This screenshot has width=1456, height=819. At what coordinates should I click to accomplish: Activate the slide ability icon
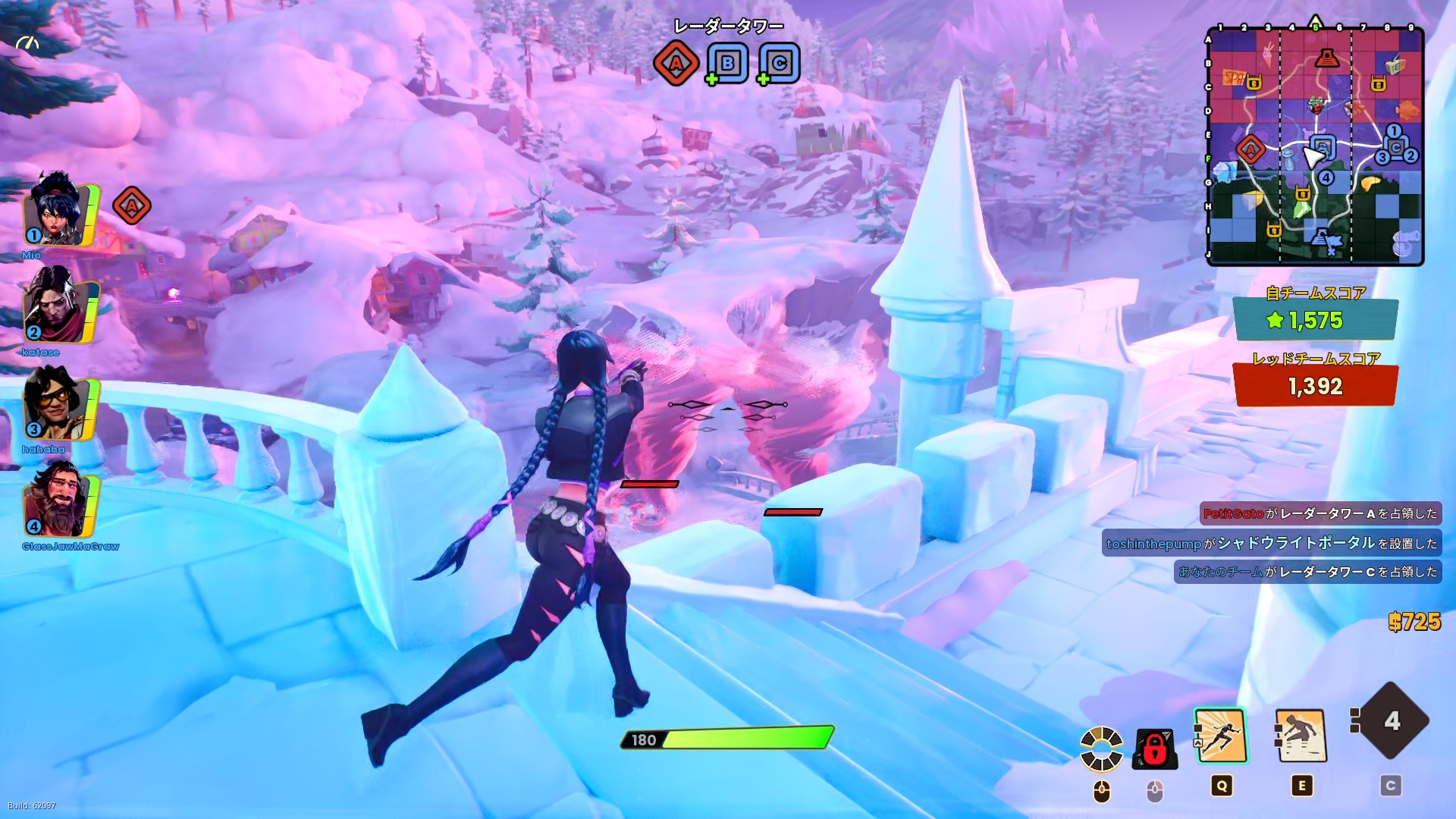click(1301, 736)
